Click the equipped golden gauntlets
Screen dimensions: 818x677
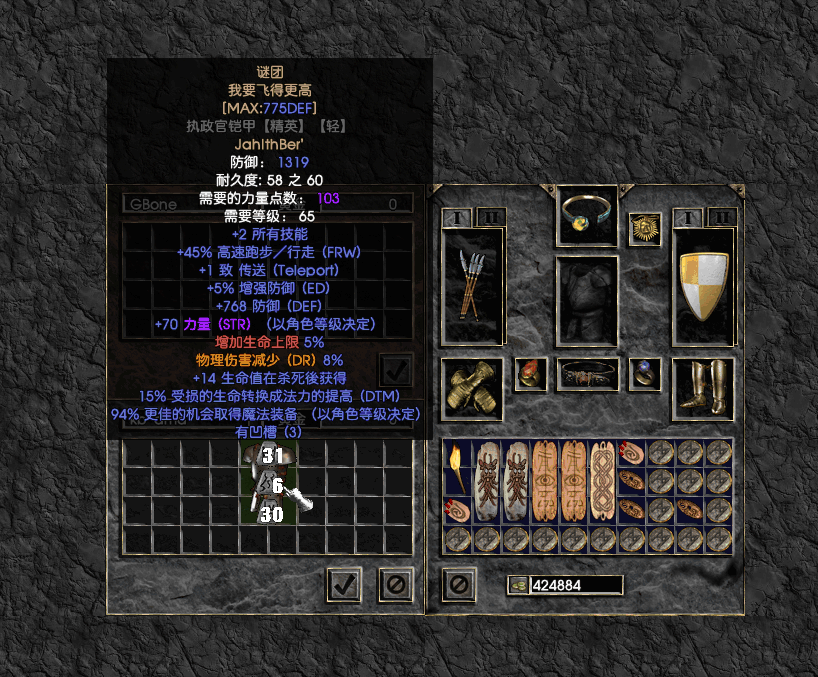(472, 389)
